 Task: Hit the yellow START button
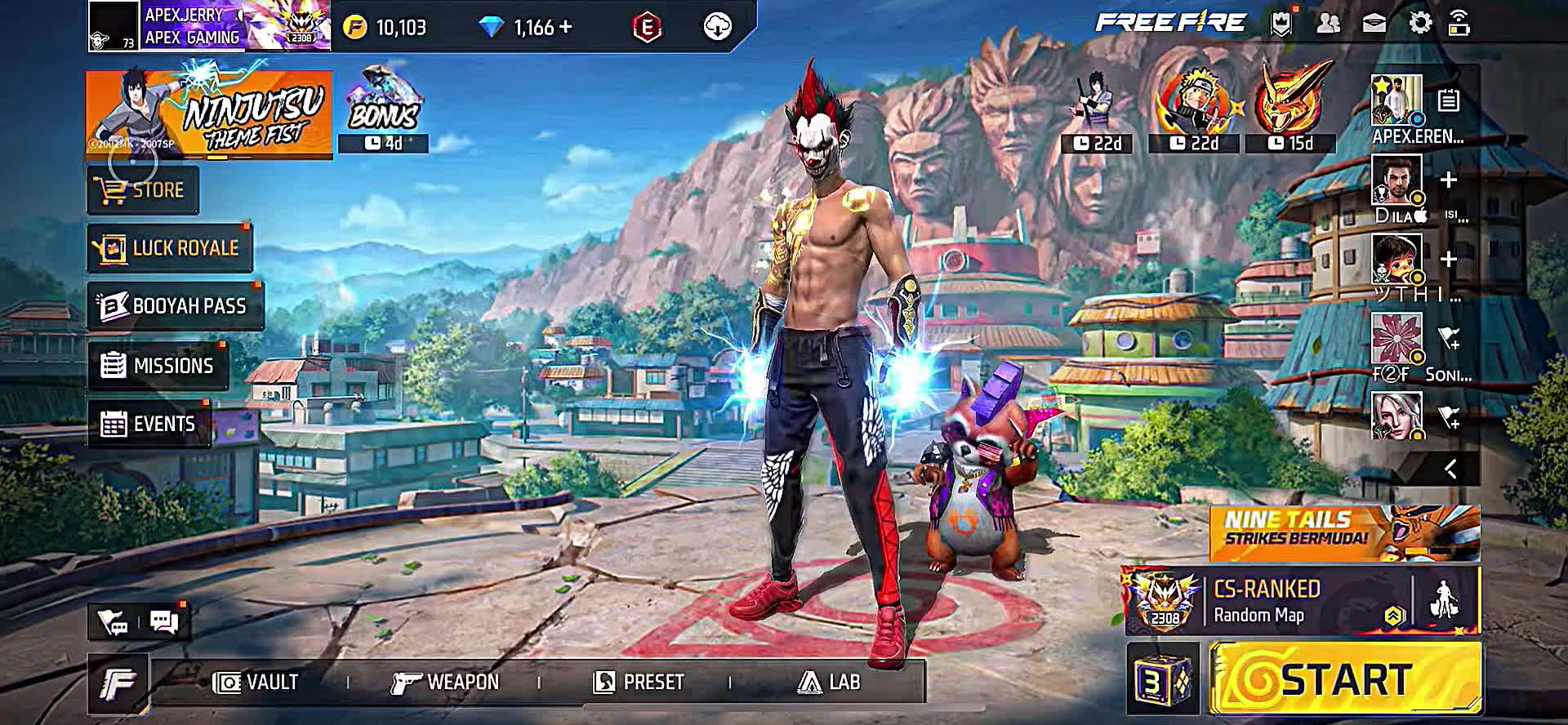pos(1345,679)
